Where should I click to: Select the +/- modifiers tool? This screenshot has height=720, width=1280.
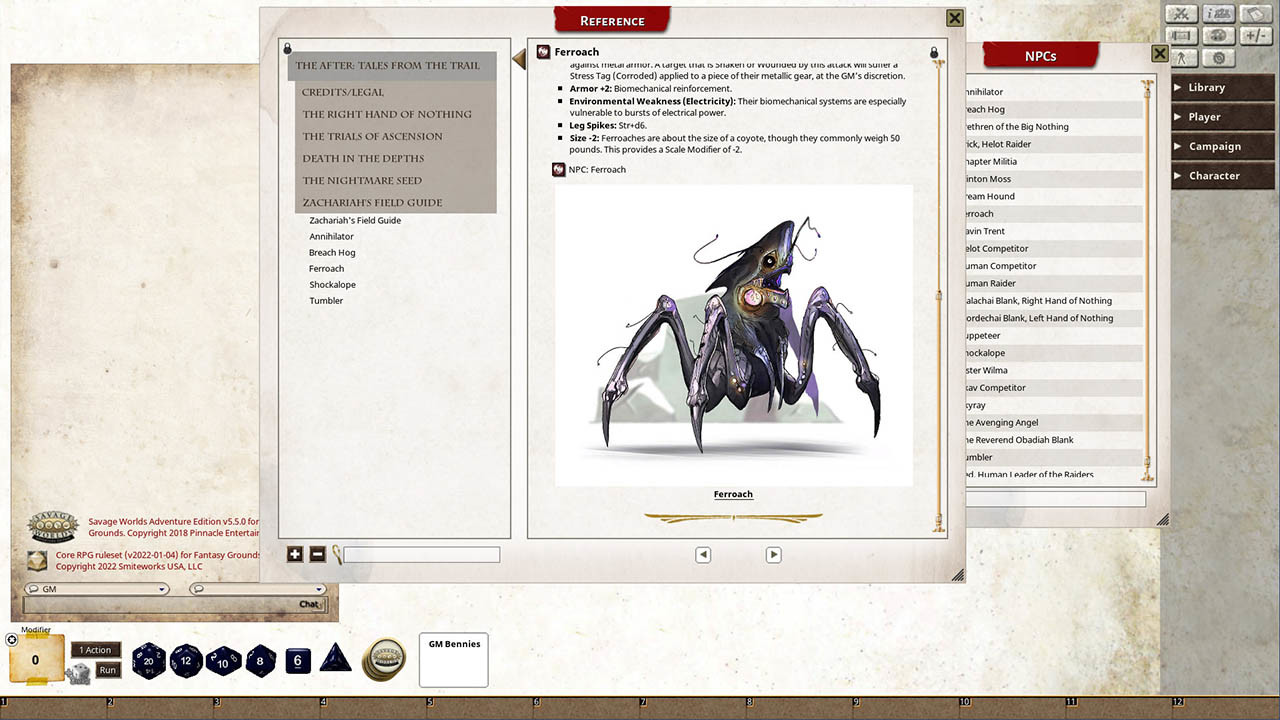point(1256,36)
